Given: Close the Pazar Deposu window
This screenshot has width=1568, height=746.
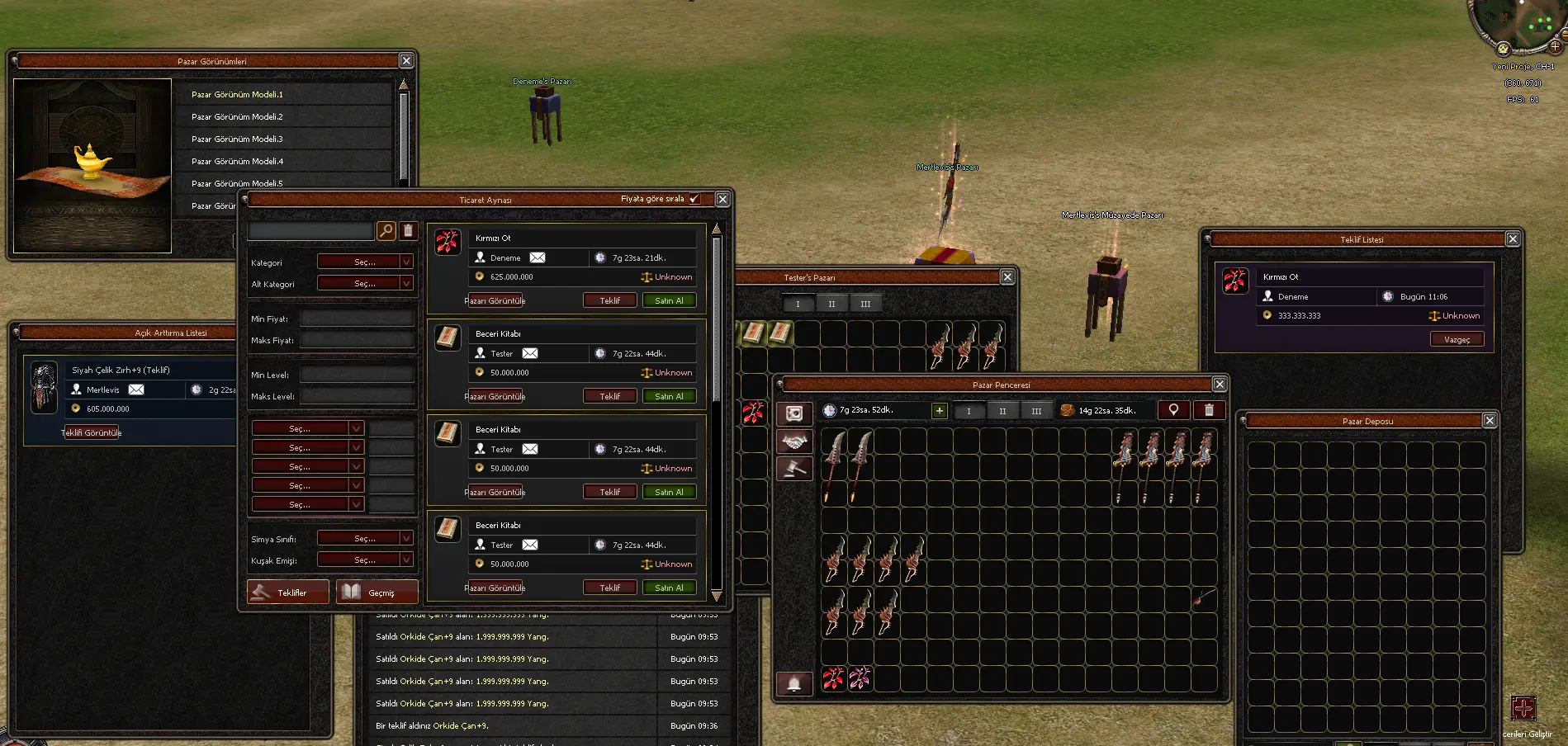Looking at the screenshot, I should [x=1490, y=421].
